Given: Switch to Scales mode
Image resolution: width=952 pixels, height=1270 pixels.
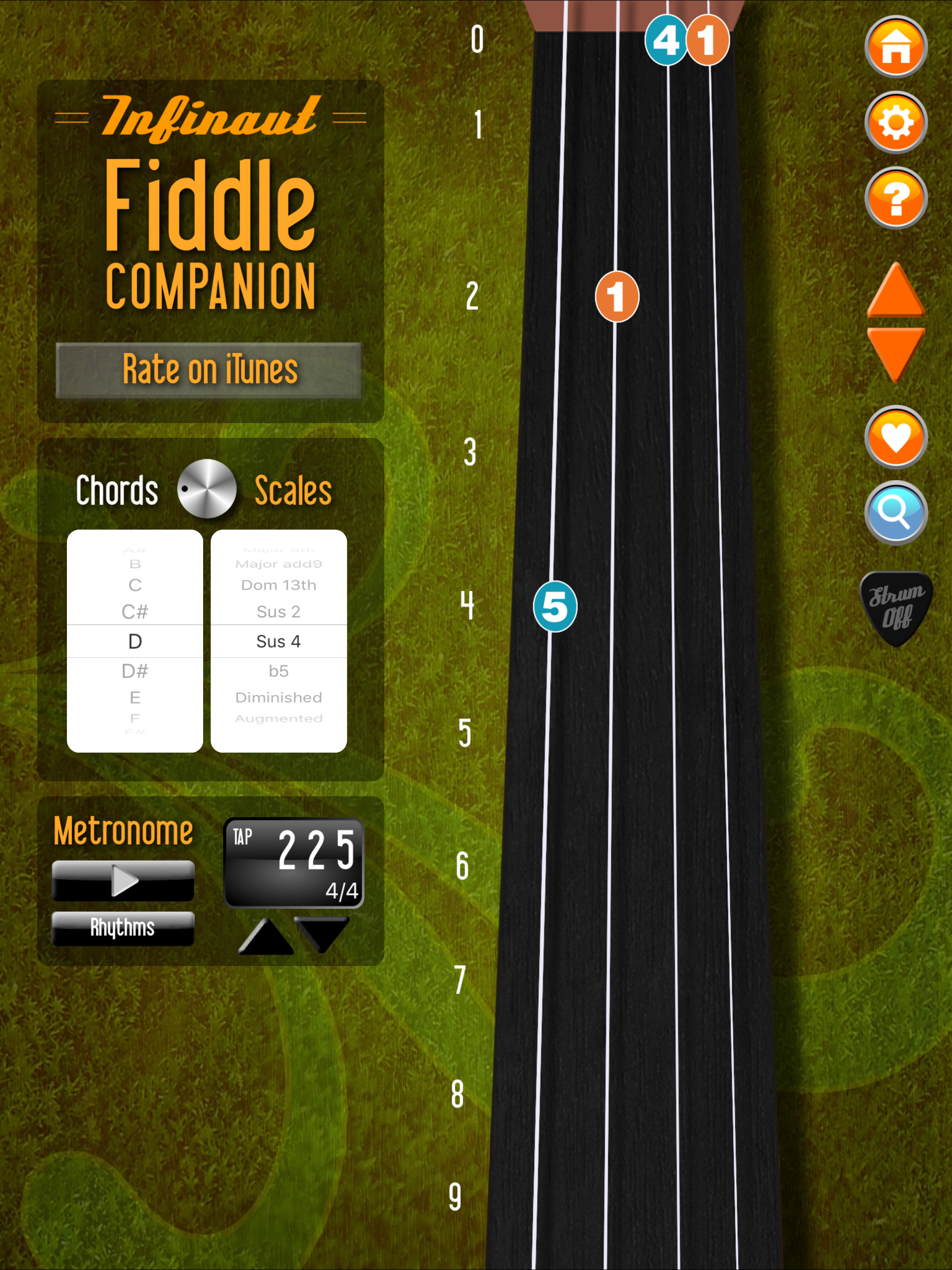Looking at the screenshot, I should 293,491.
